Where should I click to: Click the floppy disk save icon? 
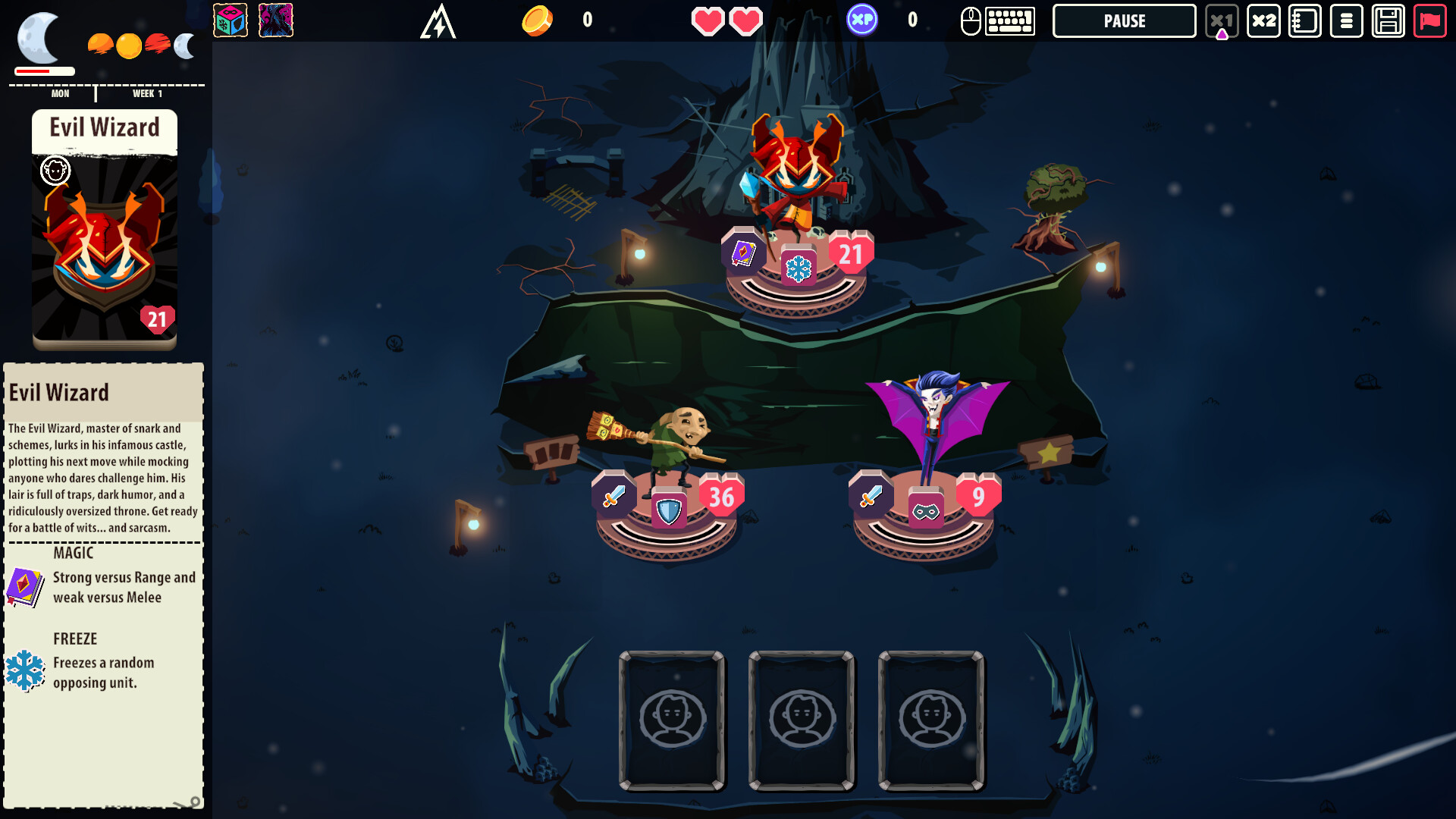point(1388,21)
